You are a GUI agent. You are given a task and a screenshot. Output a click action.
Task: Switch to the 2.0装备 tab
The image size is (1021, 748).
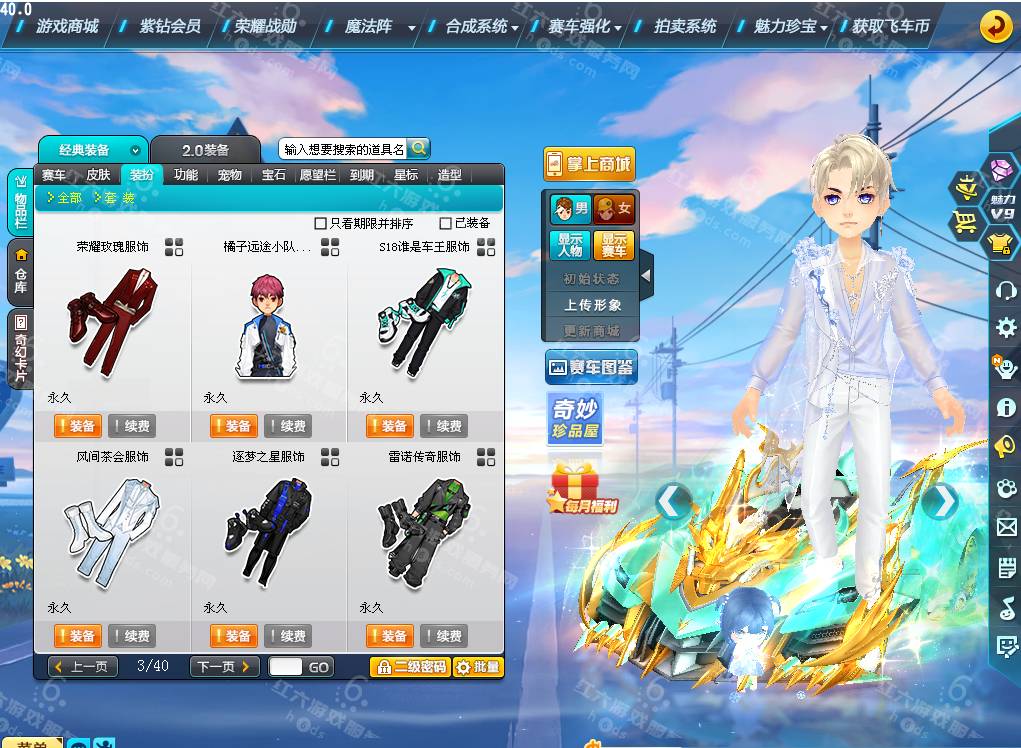[205, 150]
